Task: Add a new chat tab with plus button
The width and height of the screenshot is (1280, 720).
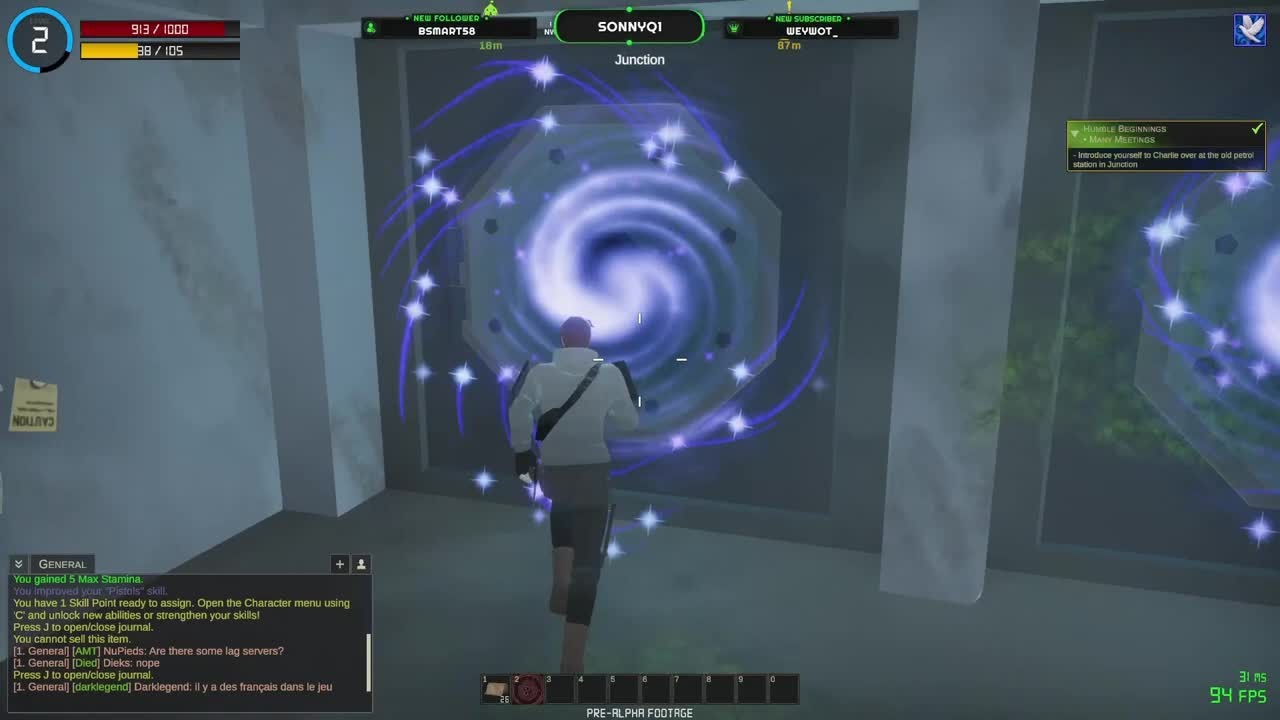Action: (x=340, y=564)
